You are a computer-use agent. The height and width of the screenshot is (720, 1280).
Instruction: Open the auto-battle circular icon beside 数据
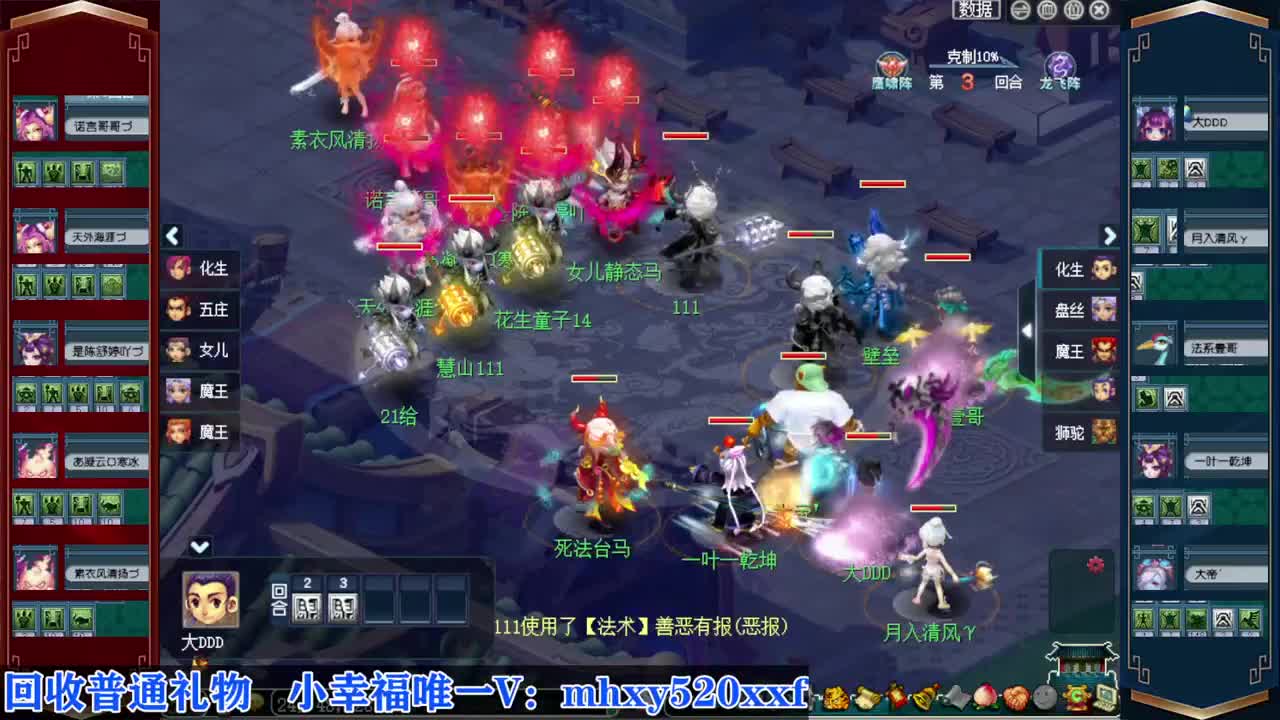click(1019, 10)
